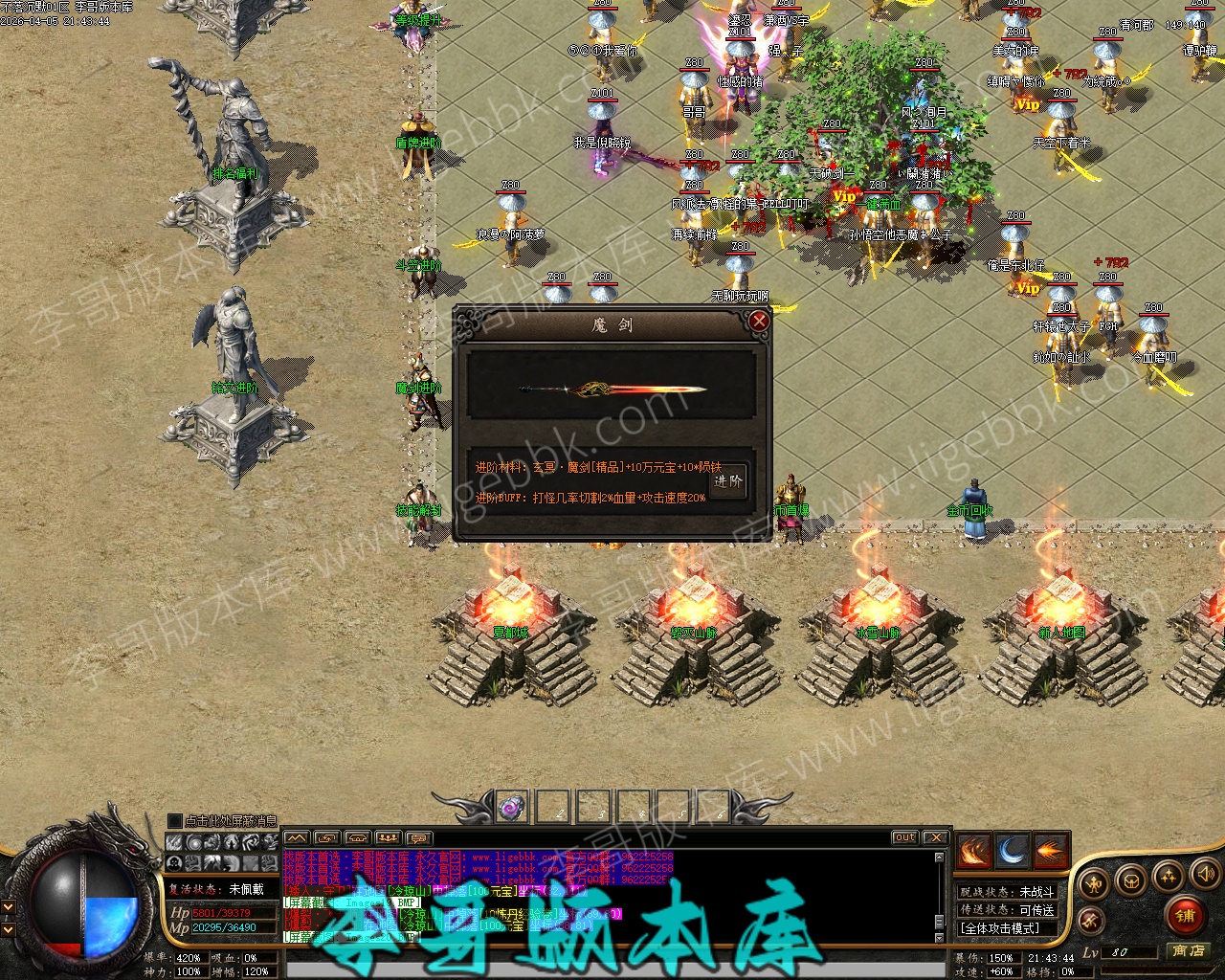Toggle the sound speaker button

tap(1204, 873)
